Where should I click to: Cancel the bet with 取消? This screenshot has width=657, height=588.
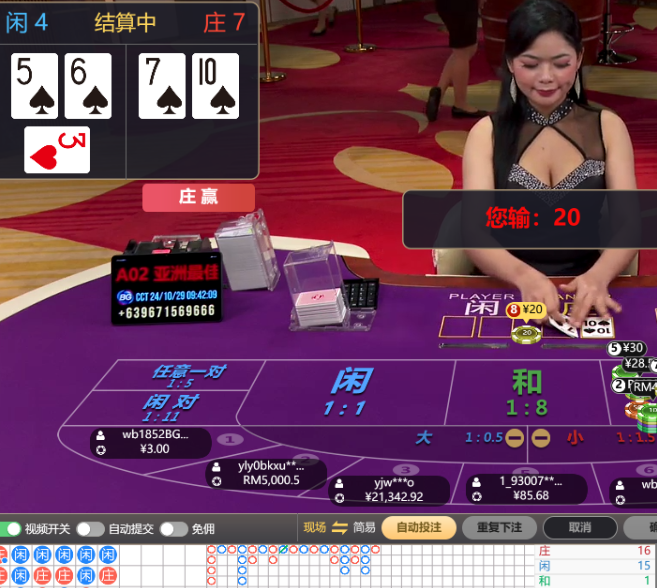[x=580, y=528]
